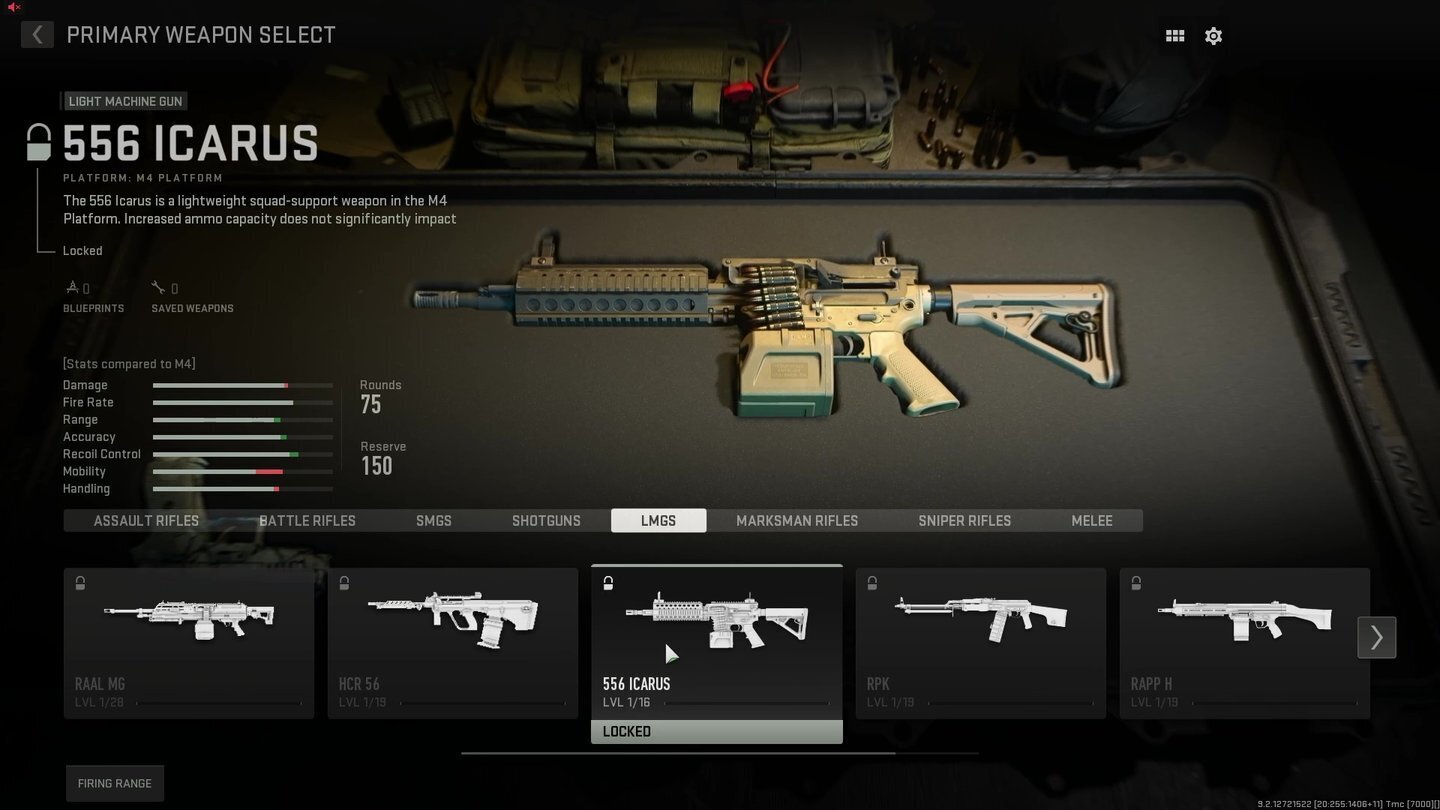Click the lock icon beside 556 Icarus

pos(38,140)
